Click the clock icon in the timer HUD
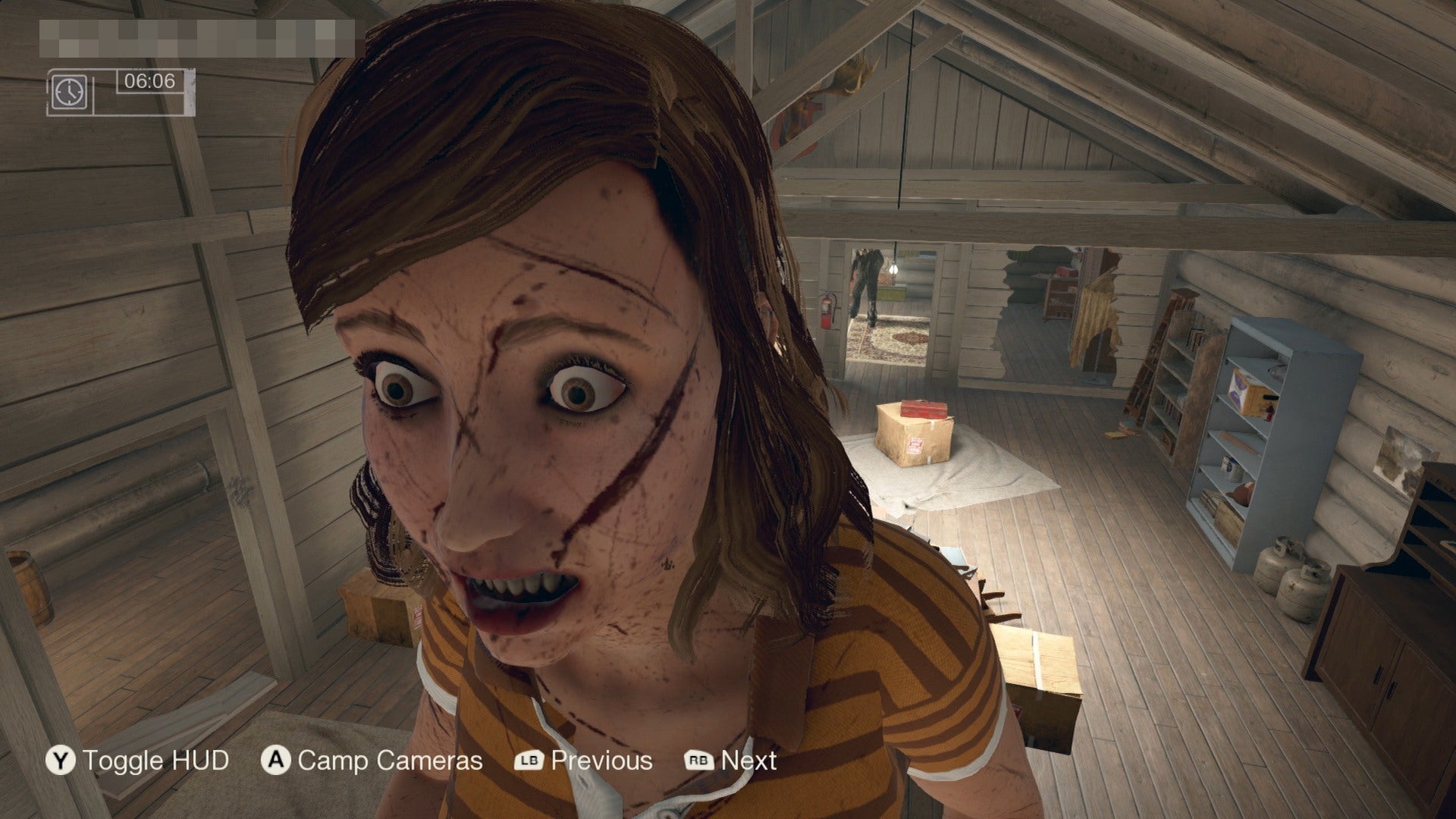This screenshot has width=1456, height=819. pyautogui.click(x=71, y=91)
